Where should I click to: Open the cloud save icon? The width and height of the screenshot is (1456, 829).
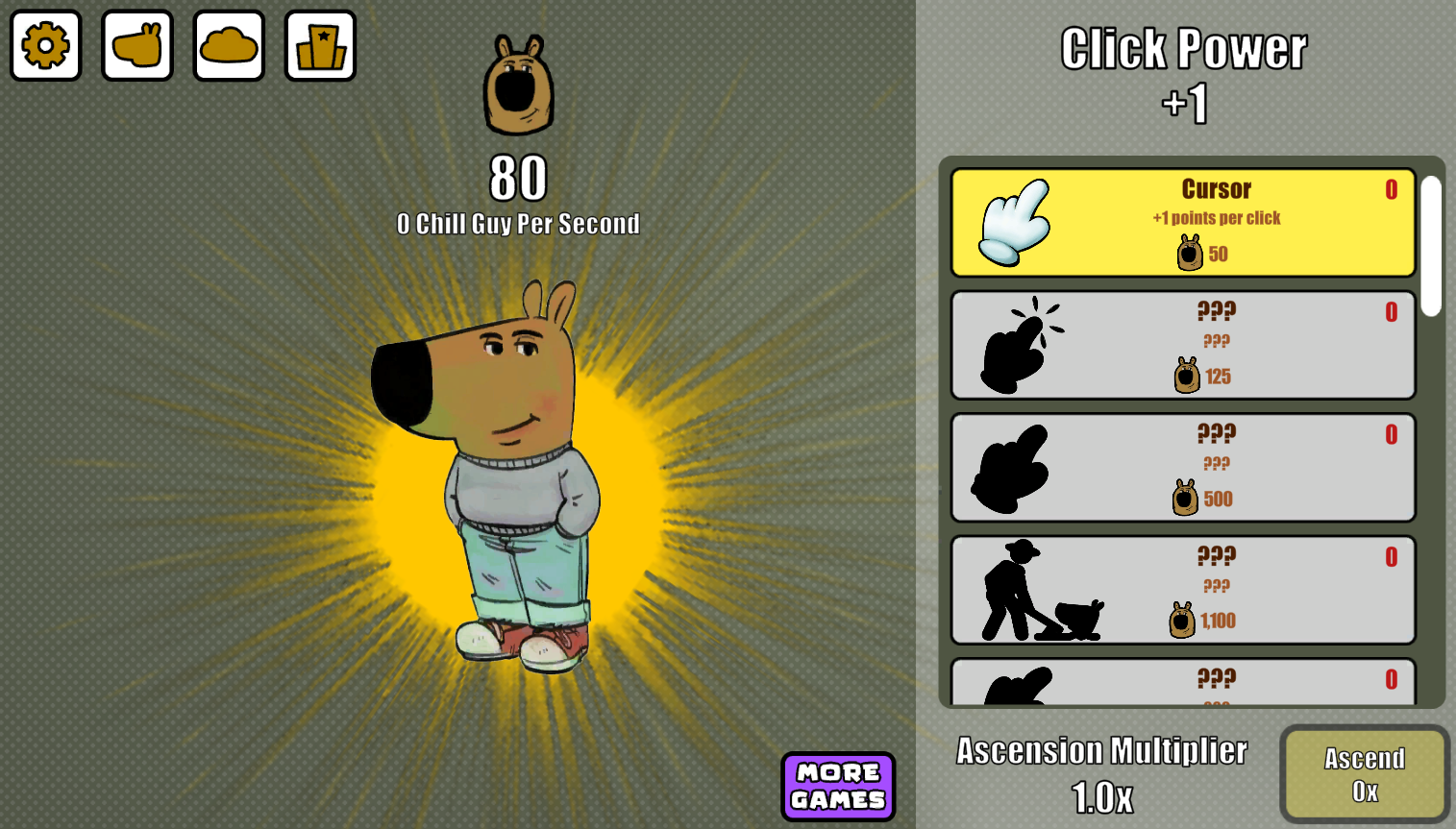pos(228,45)
